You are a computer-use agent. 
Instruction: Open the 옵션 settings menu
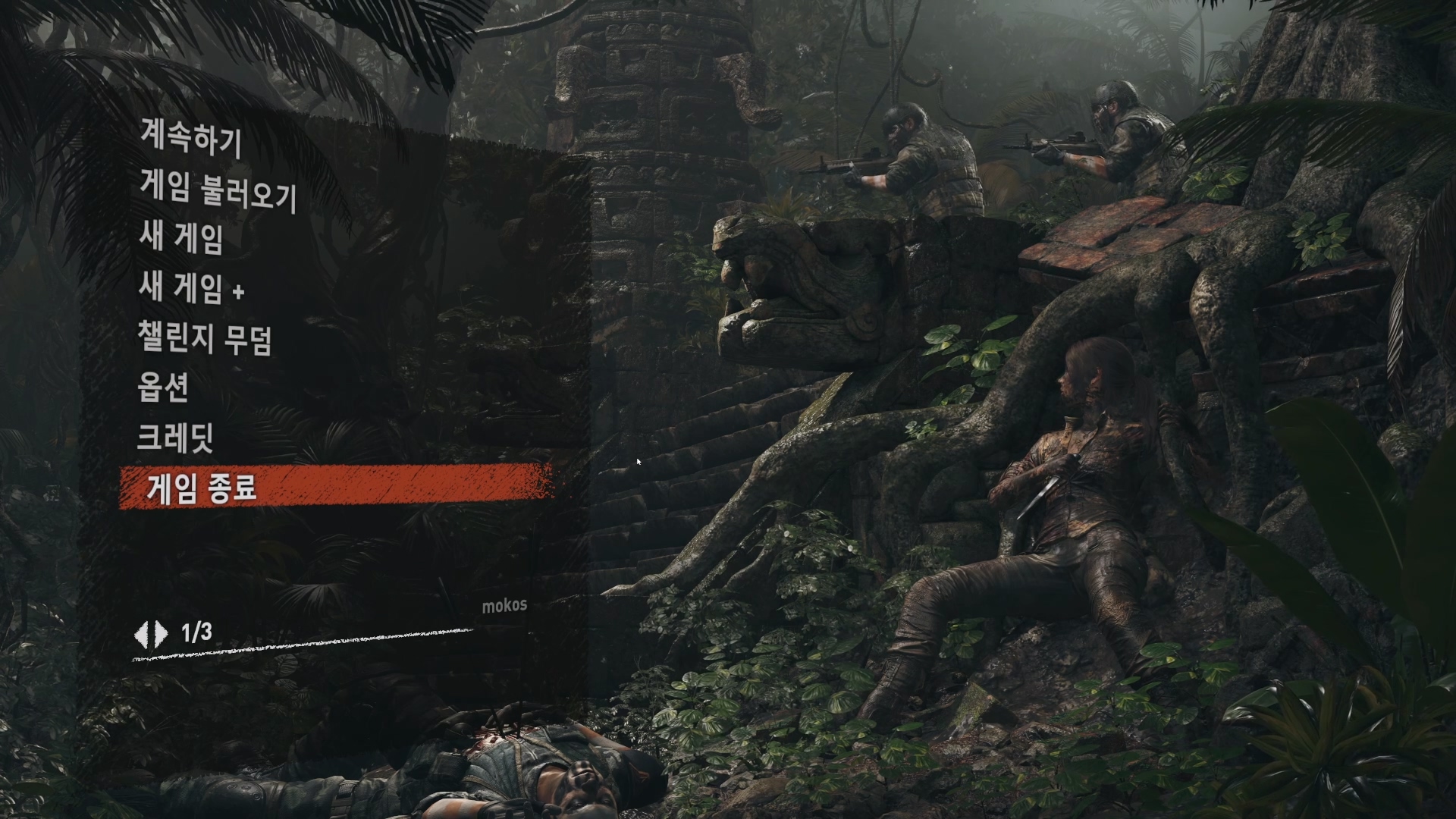coord(163,388)
